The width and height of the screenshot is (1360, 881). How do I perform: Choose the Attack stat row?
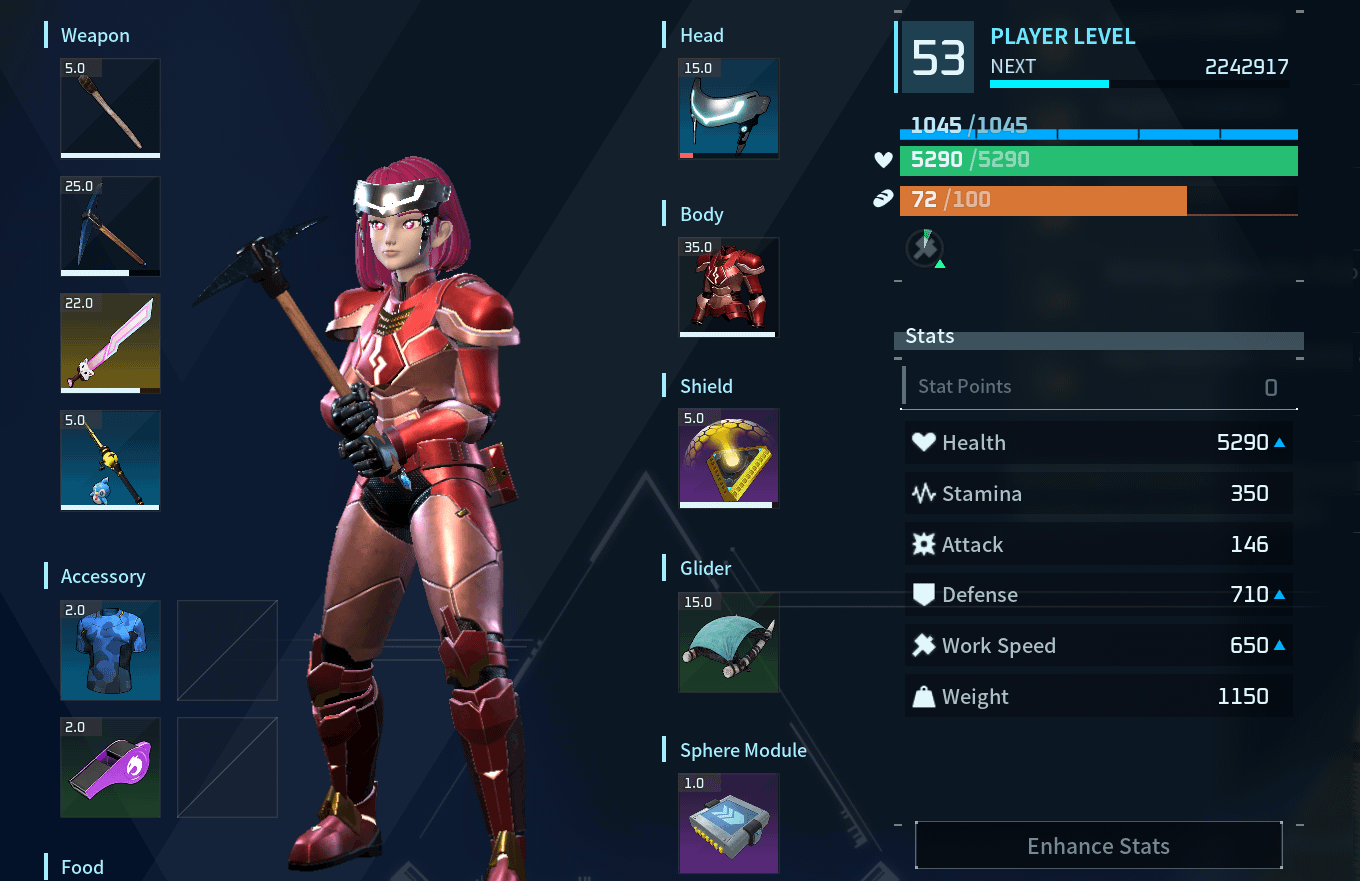pyautogui.click(x=1098, y=544)
